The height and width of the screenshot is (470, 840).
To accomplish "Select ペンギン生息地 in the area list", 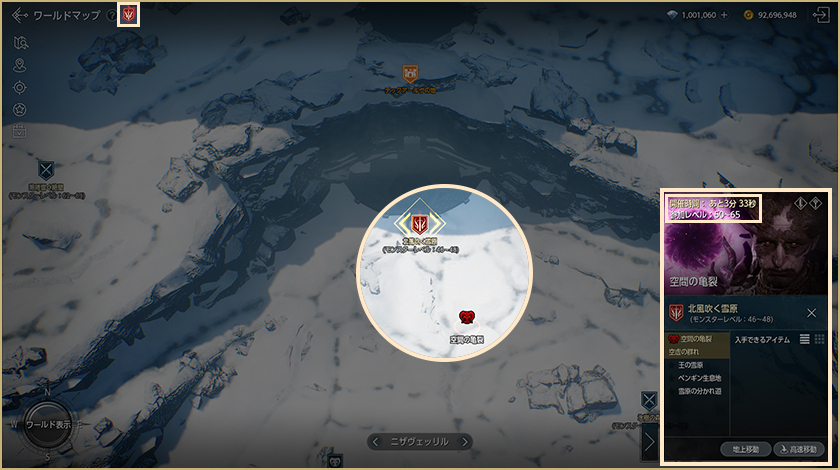I will 699,378.
